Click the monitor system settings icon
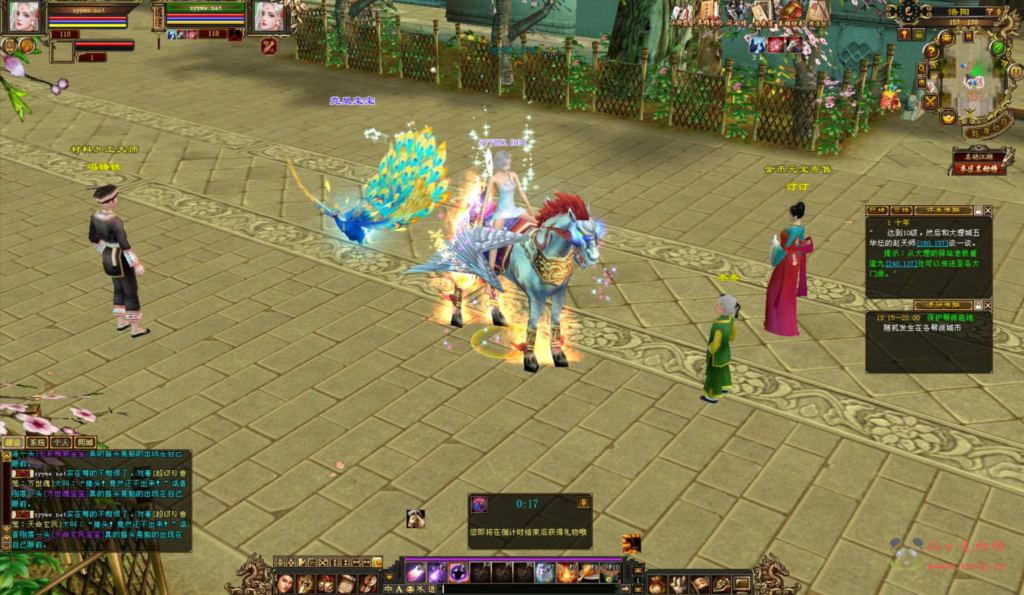This screenshot has width=1024, height=595. pyautogui.click(x=742, y=584)
